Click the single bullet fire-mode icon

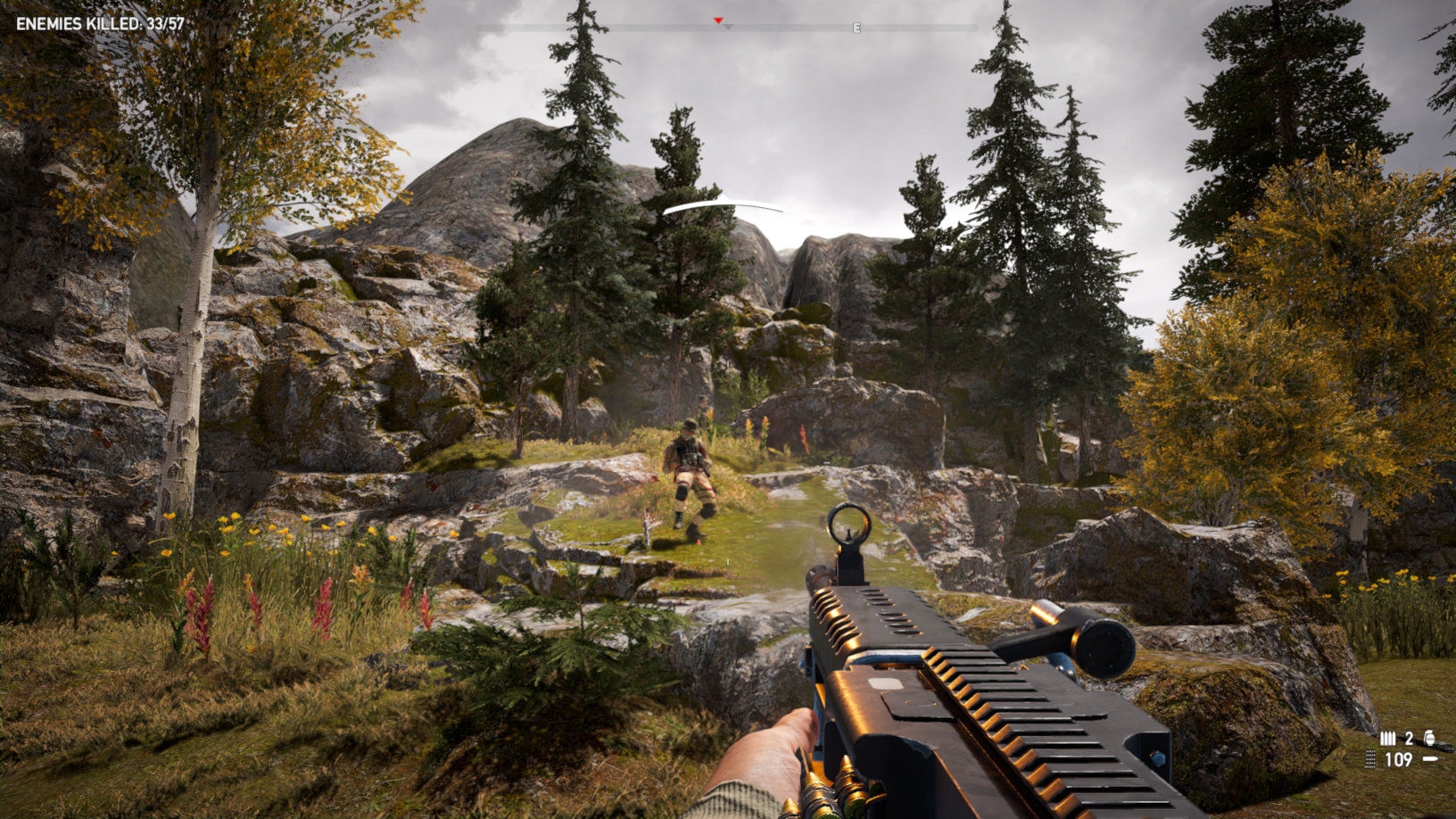1430,759
